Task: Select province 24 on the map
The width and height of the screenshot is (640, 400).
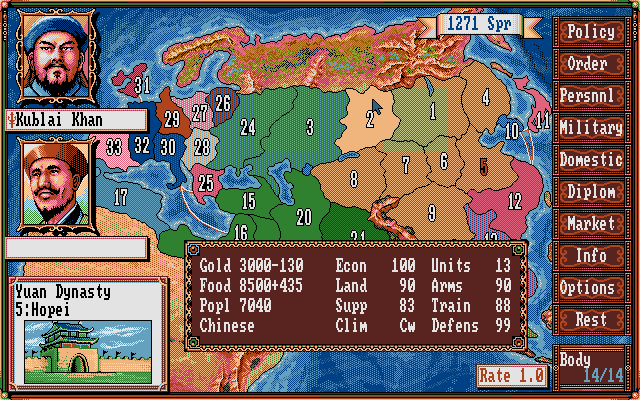Action: tap(248, 128)
